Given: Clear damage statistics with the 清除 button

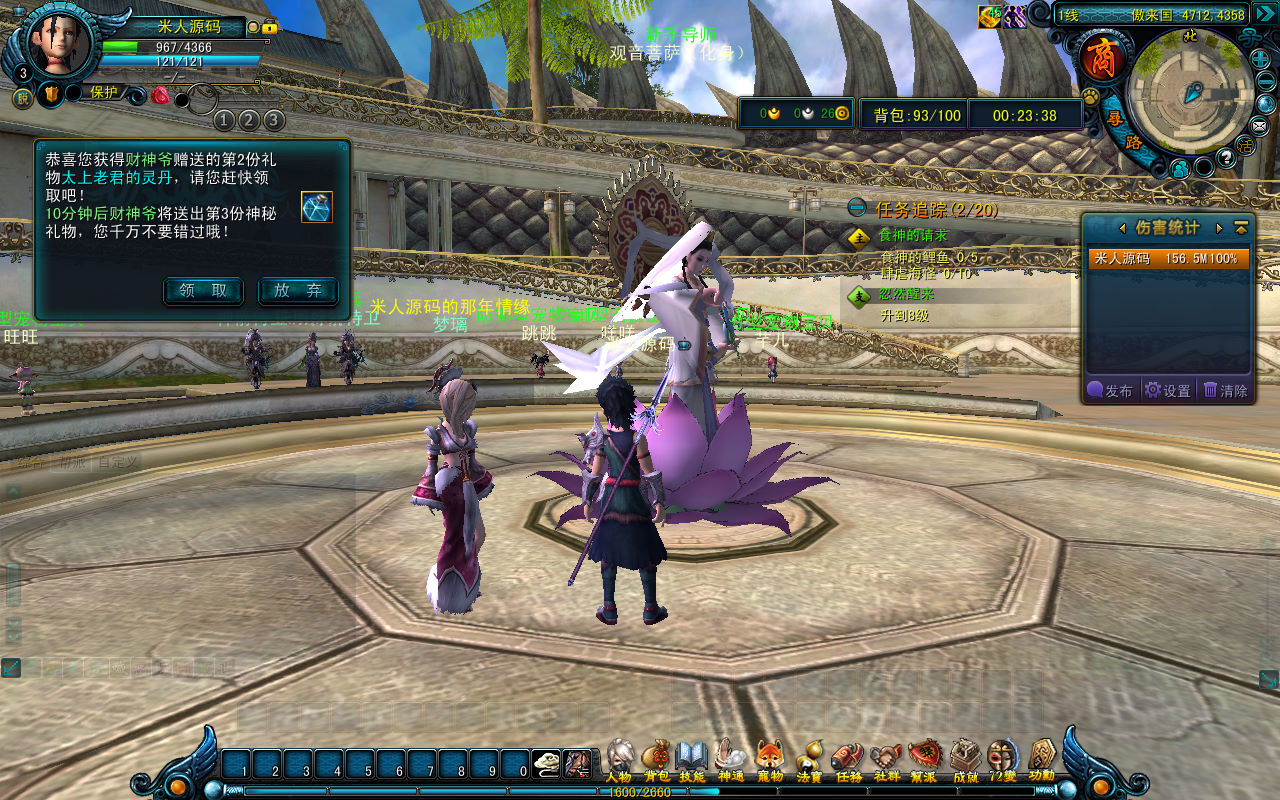Looking at the screenshot, I should [1226, 391].
